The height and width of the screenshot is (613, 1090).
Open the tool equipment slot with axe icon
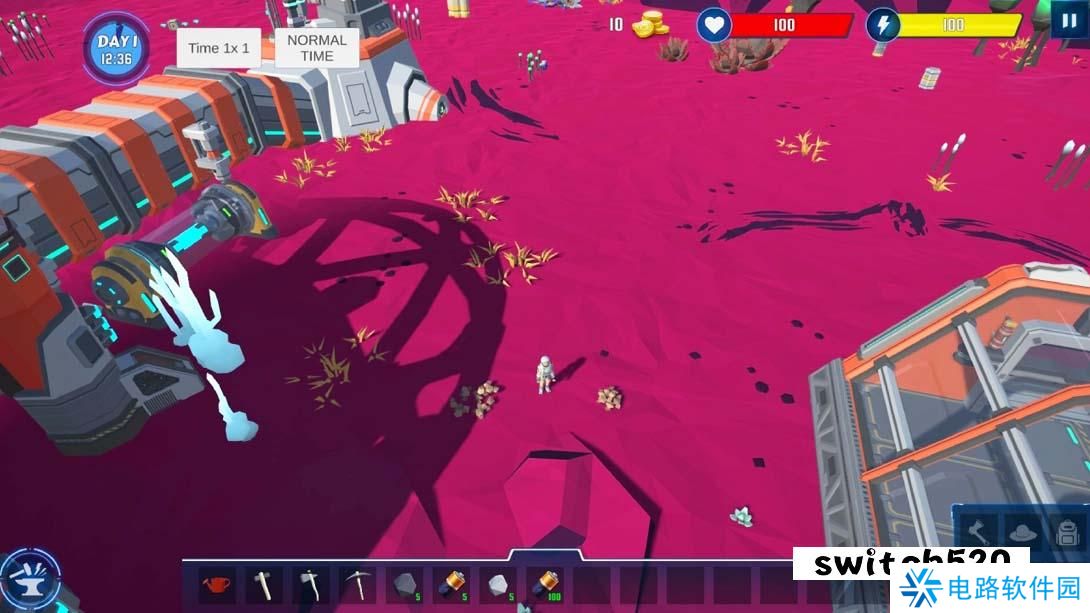point(978,532)
